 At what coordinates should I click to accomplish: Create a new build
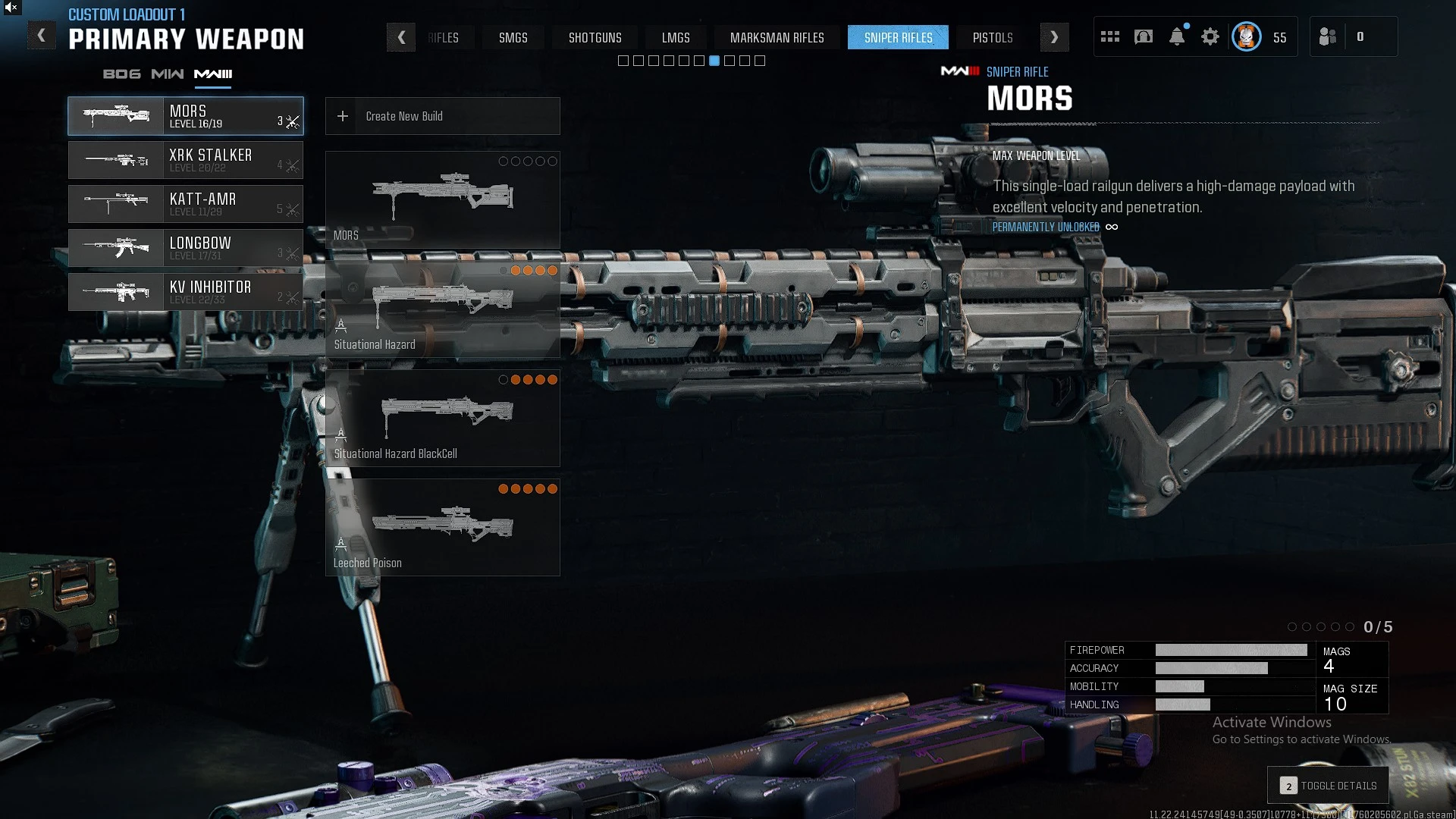pyautogui.click(x=443, y=116)
